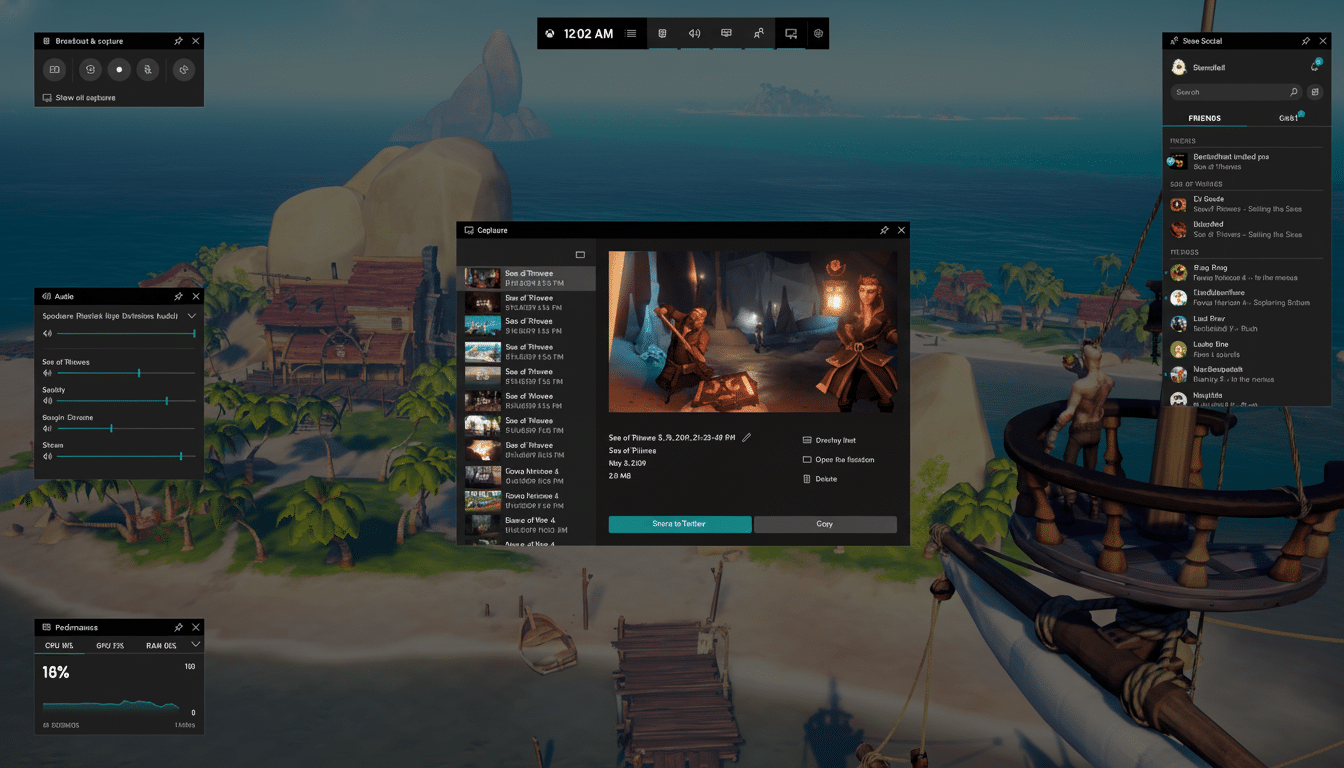
Task: Open the widget menu in Game Bar toolbar
Action: [631, 33]
